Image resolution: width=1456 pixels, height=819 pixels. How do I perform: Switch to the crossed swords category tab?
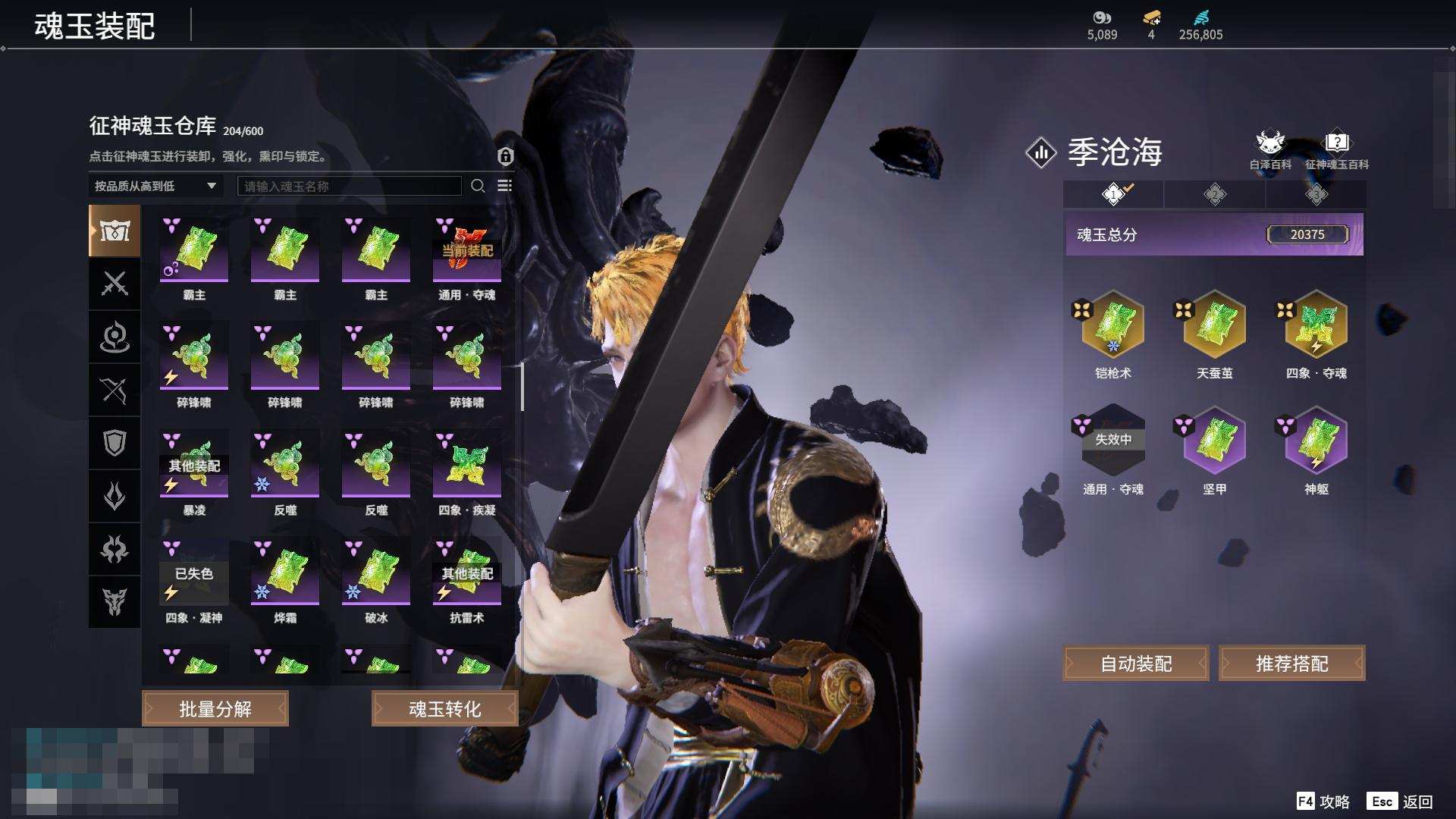click(115, 284)
